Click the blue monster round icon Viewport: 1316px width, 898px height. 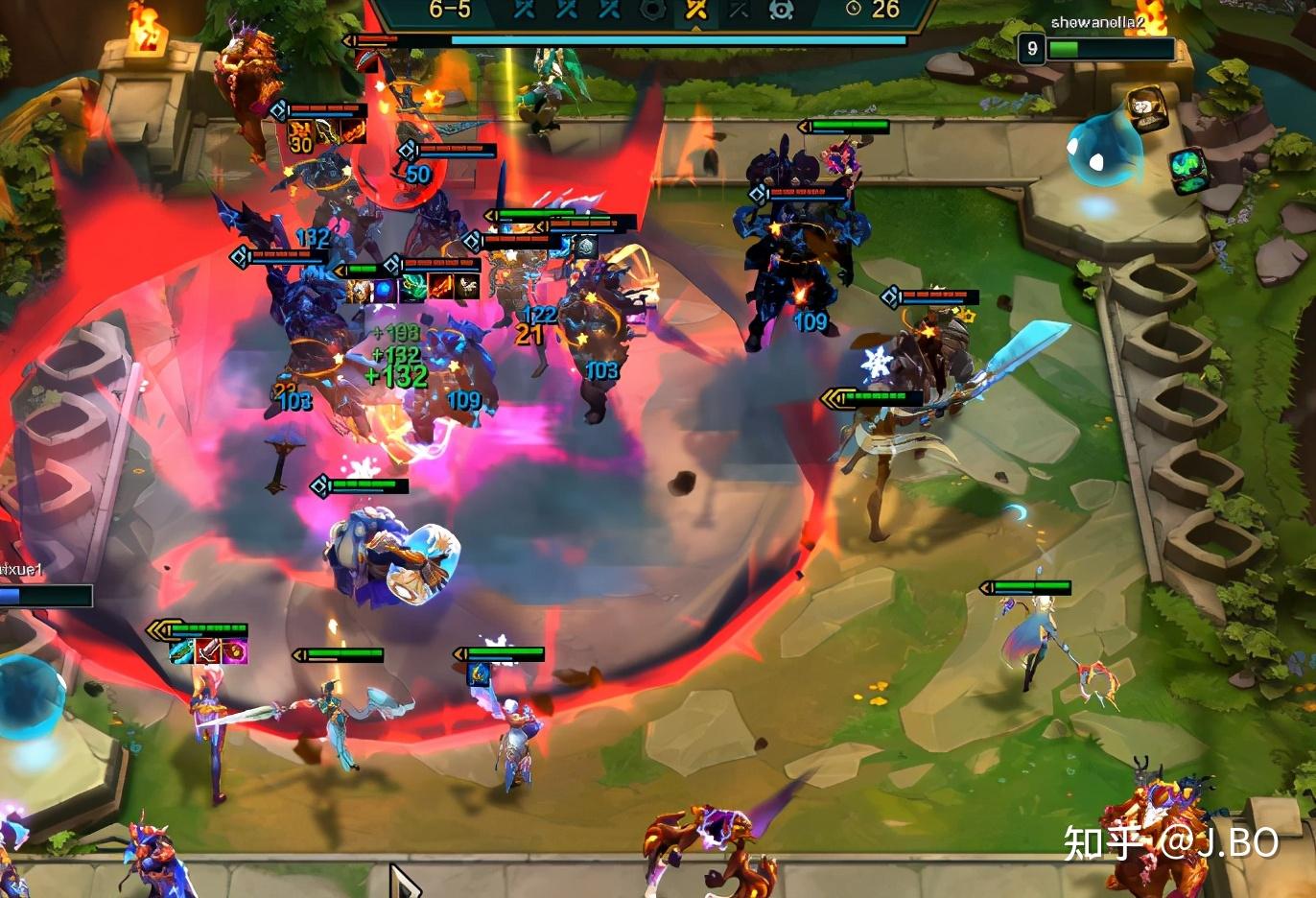tap(782, 10)
